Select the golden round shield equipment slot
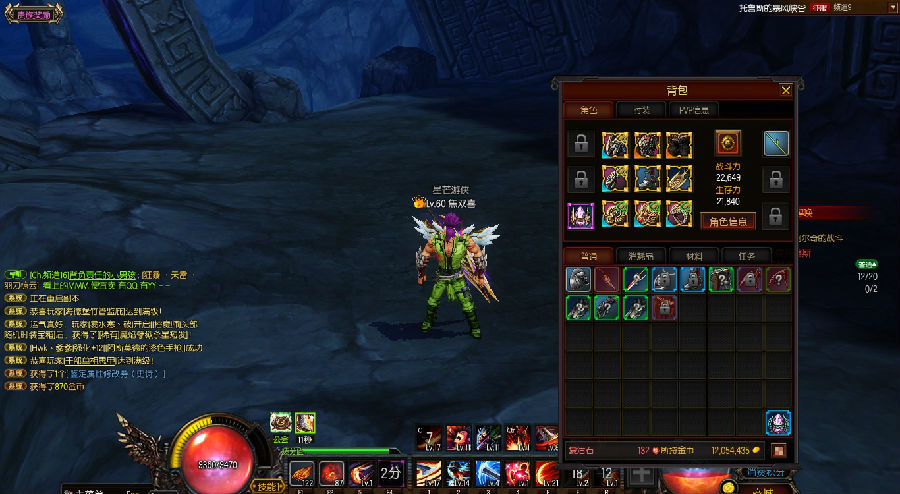This screenshot has width=900, height=494. coord(727,142)
